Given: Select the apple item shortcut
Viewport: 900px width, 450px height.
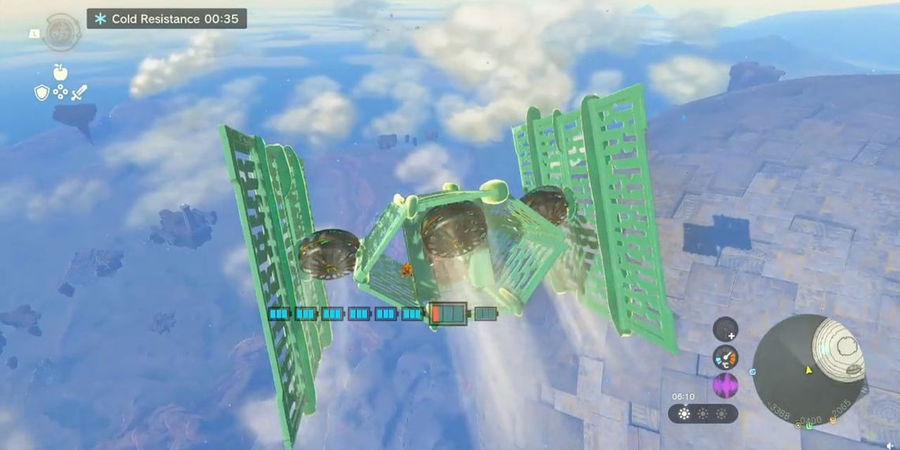Looking at the screenshot, I should pos(60,72).
